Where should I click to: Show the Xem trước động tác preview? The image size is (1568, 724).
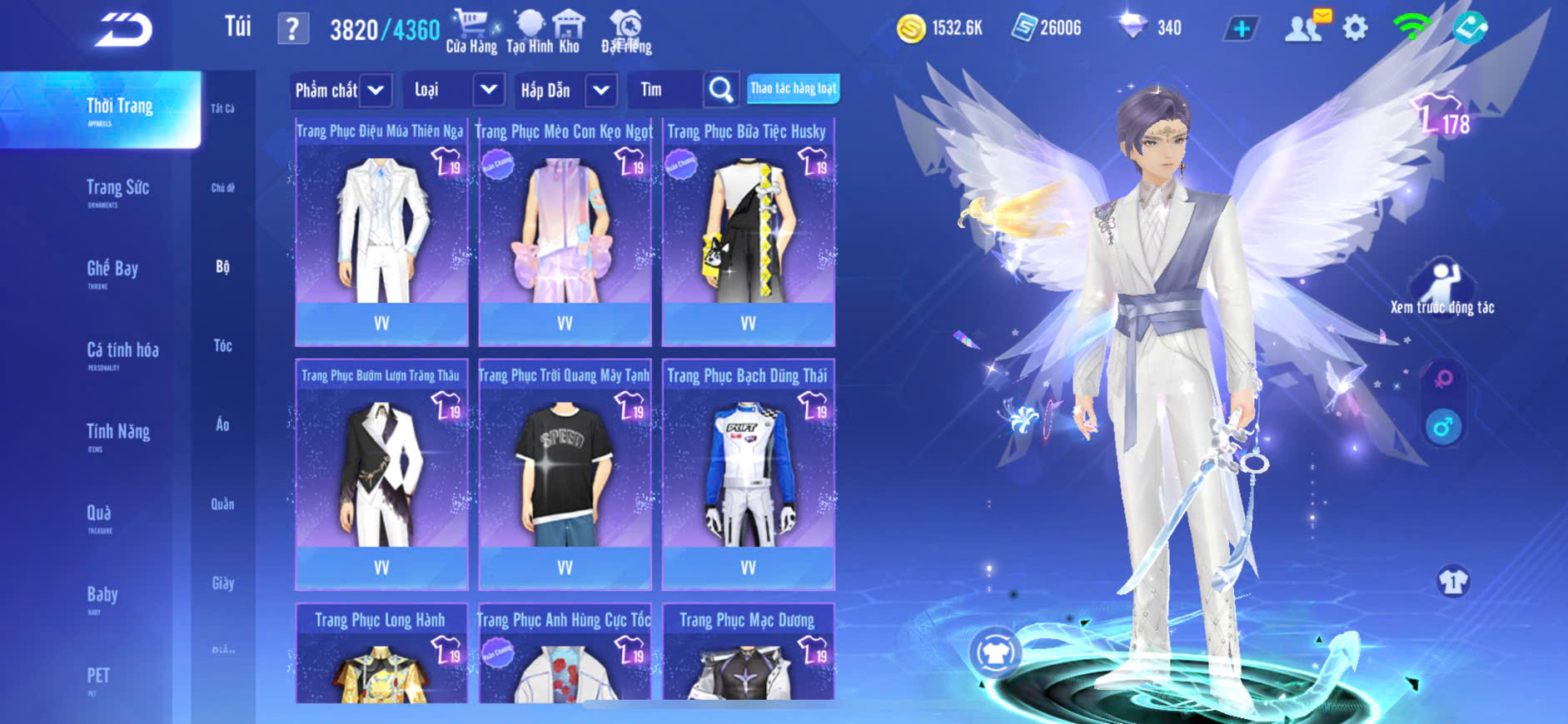(x=1442, y=288)
